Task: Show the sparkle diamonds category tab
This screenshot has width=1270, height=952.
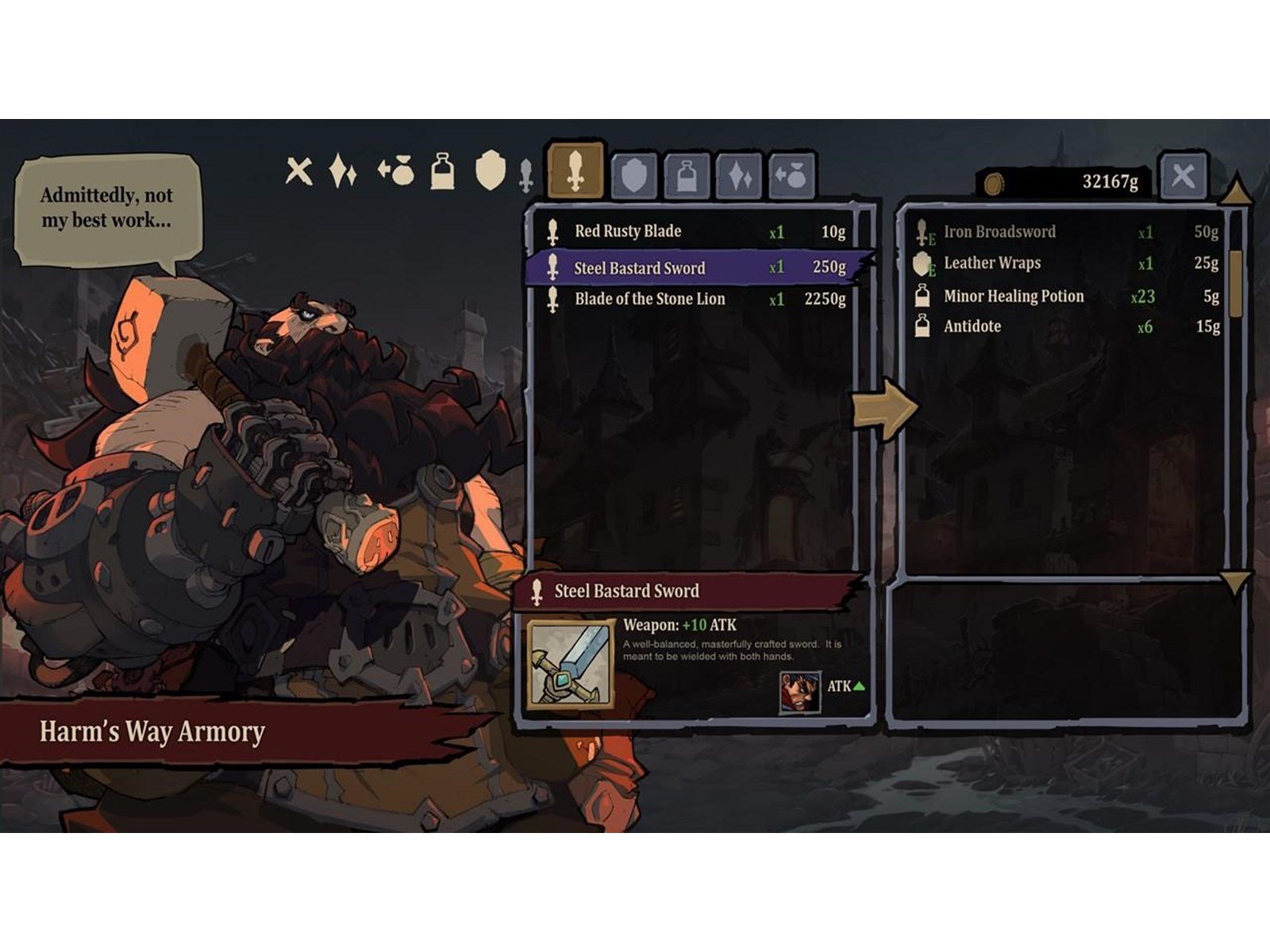Action: pyautogui.click(x=740, y=176)
